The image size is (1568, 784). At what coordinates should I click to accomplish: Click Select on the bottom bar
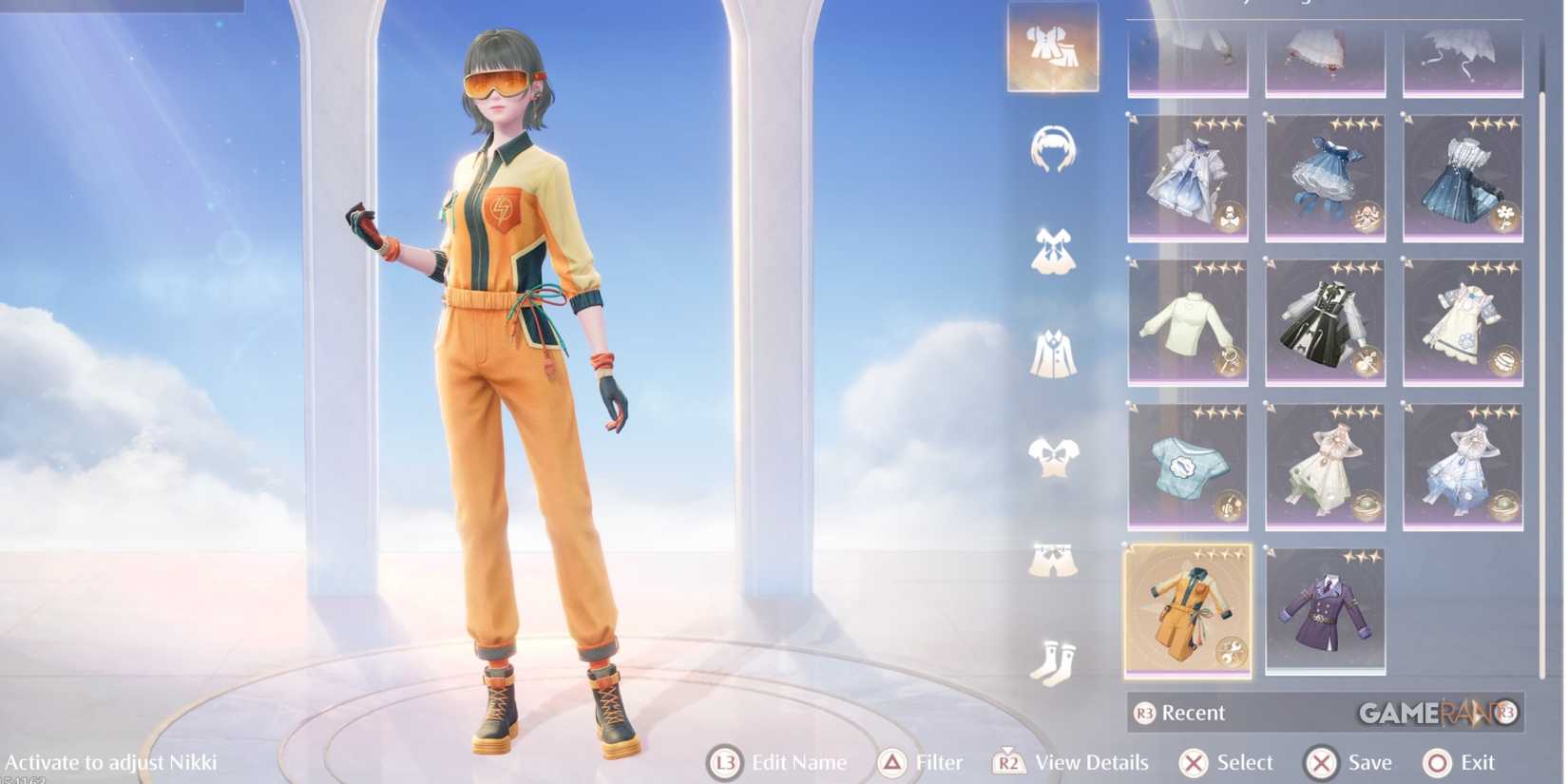1195,762
